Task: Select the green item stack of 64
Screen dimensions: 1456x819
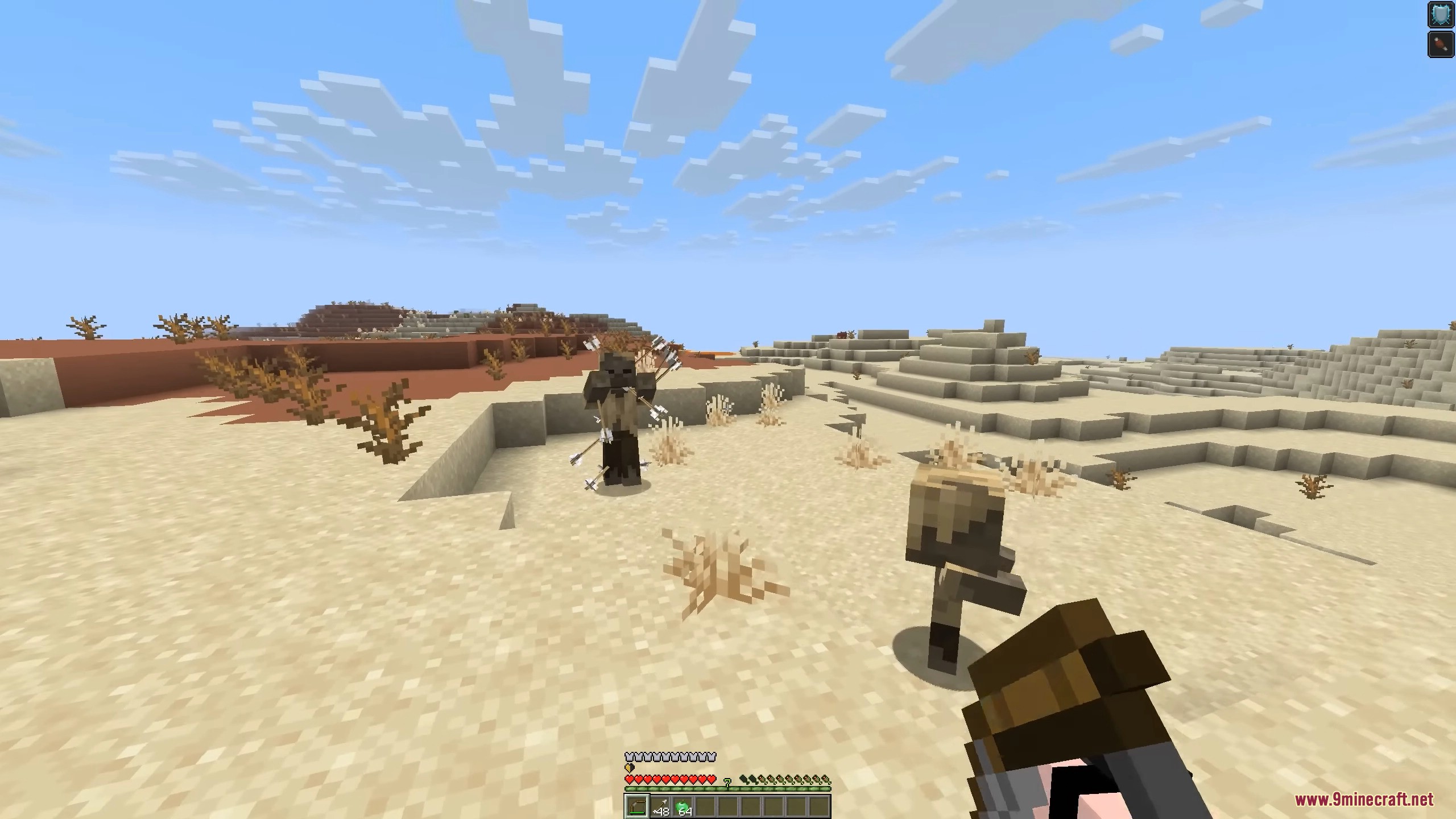Action: click(x=682, y=806)
